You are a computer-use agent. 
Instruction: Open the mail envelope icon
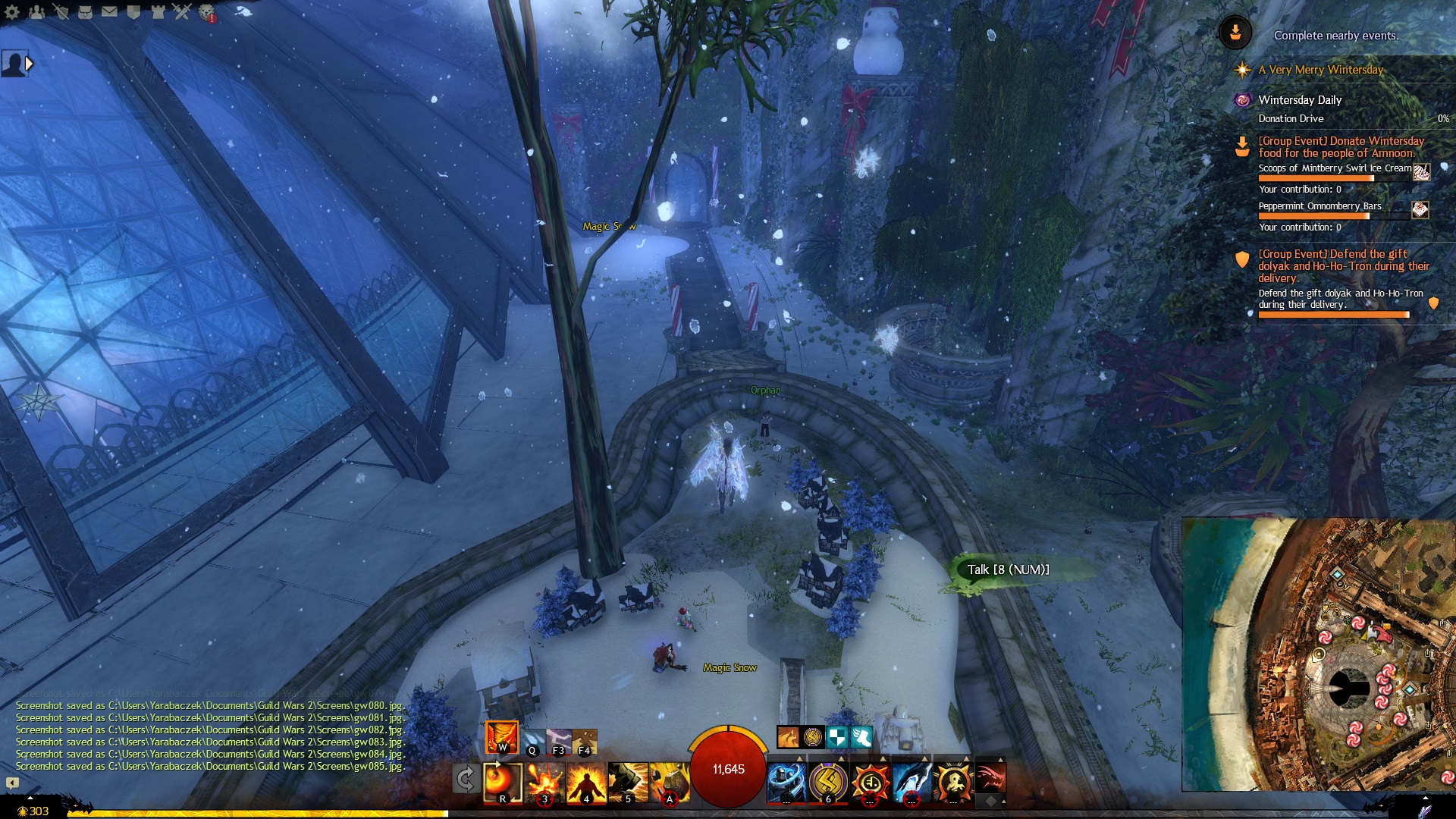pos(109,11)
